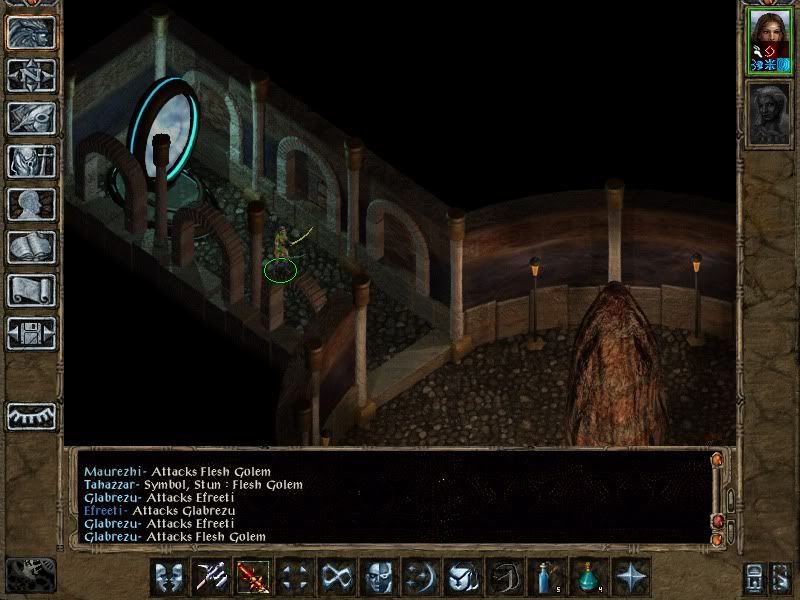The width and height of the screenshot is (800, 600).
Task: Open special abilities with the four-point star
Action: pyautogui.click(x=631, y=577)
